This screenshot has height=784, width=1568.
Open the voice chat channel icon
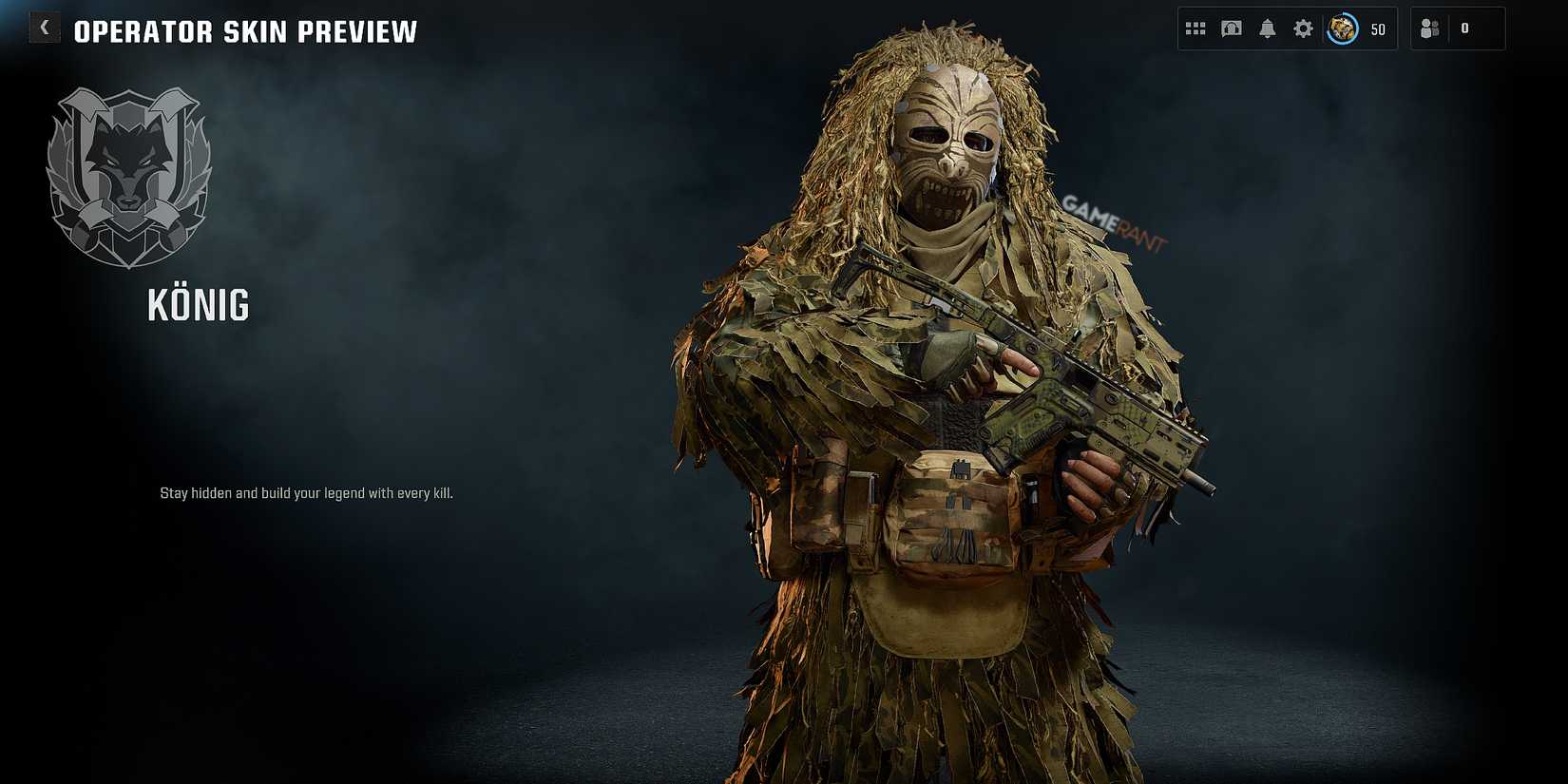pos(1231,28)
